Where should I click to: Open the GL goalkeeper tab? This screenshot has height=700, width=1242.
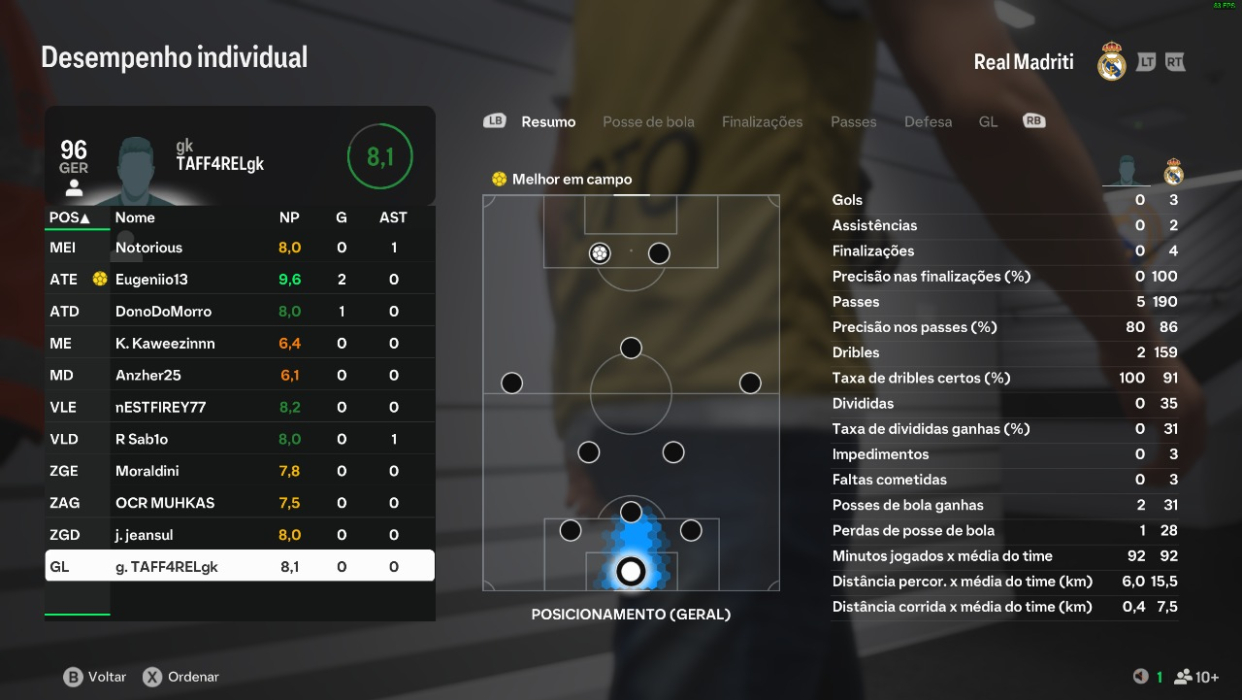pos(988,122)
